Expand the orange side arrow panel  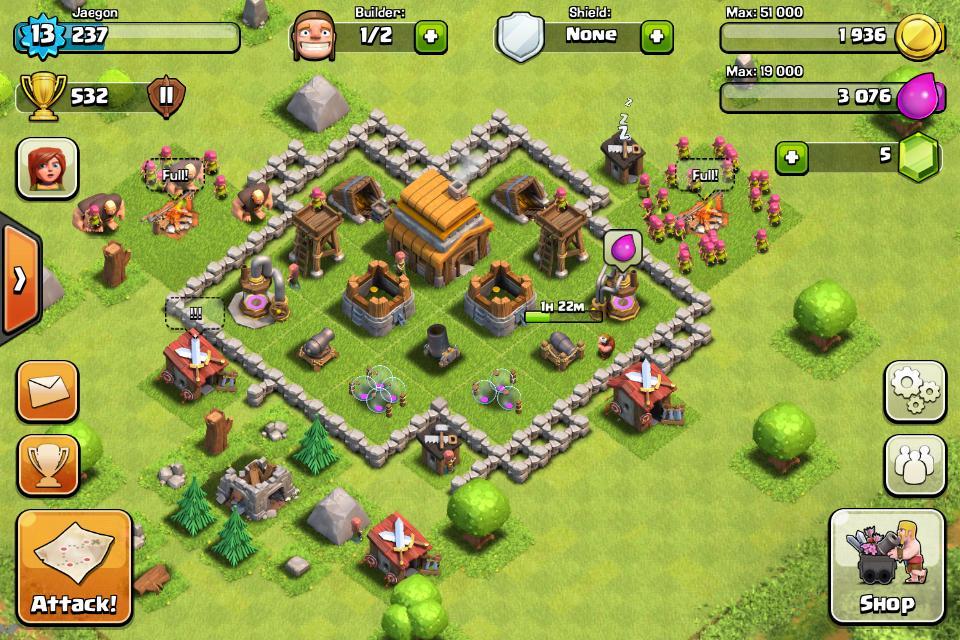coord(19,279)
